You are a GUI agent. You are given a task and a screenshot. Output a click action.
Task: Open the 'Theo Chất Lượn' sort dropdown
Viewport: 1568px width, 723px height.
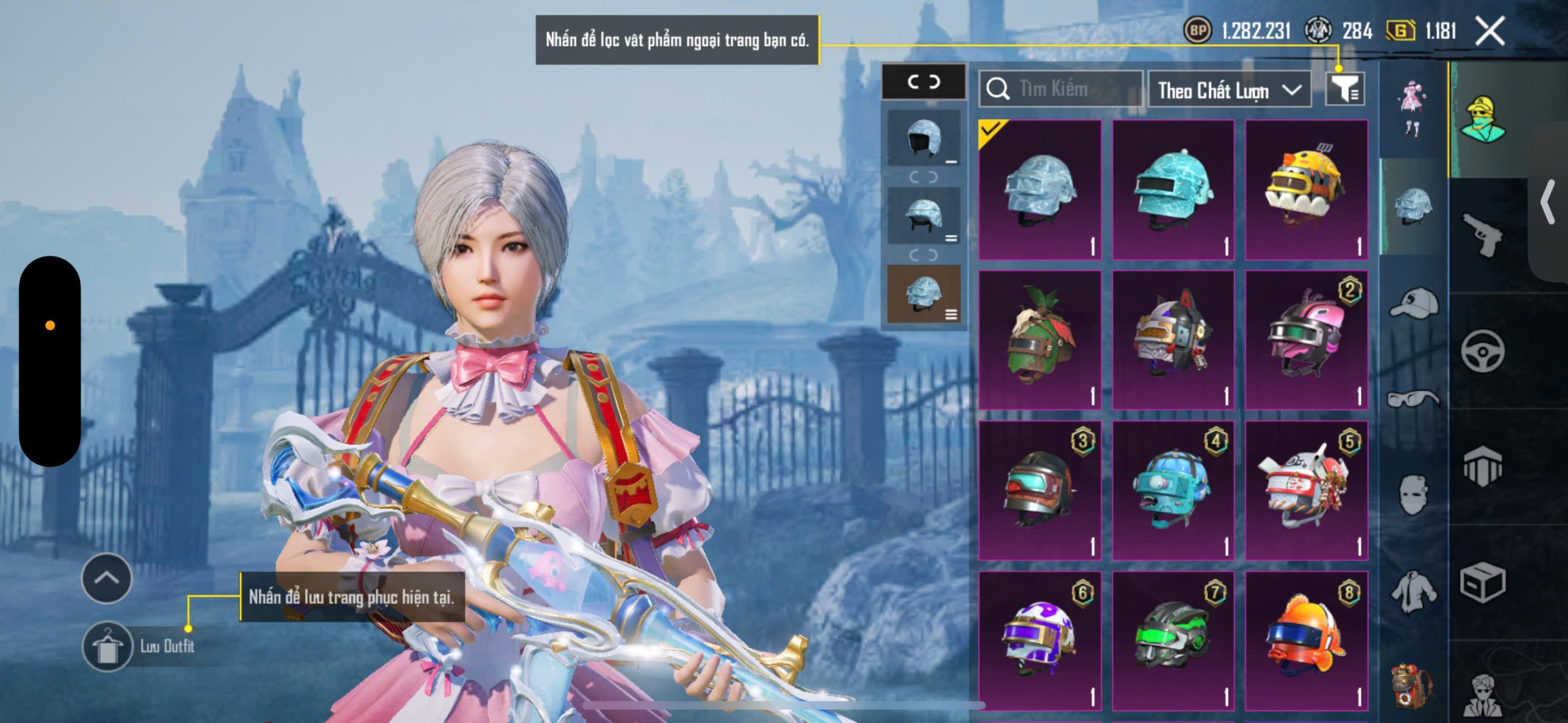[1229, 90]
